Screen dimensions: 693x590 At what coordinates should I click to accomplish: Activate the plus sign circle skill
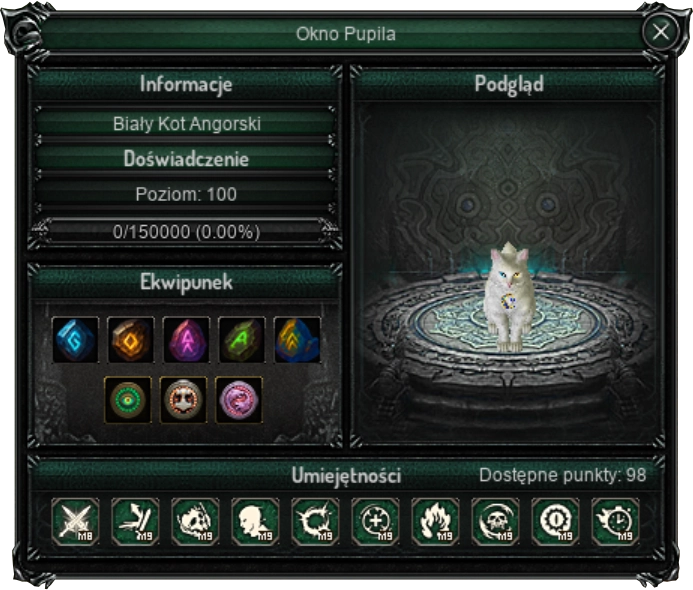[376, 521]
